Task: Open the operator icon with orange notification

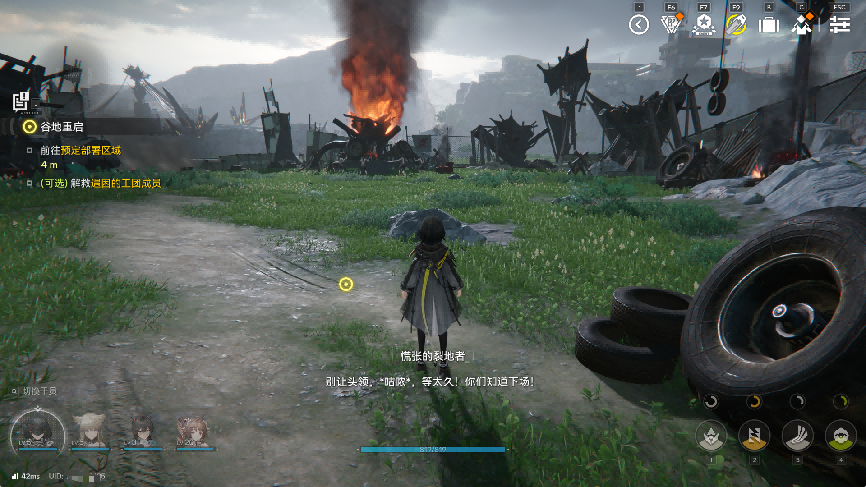Action: tap(801, 24)
